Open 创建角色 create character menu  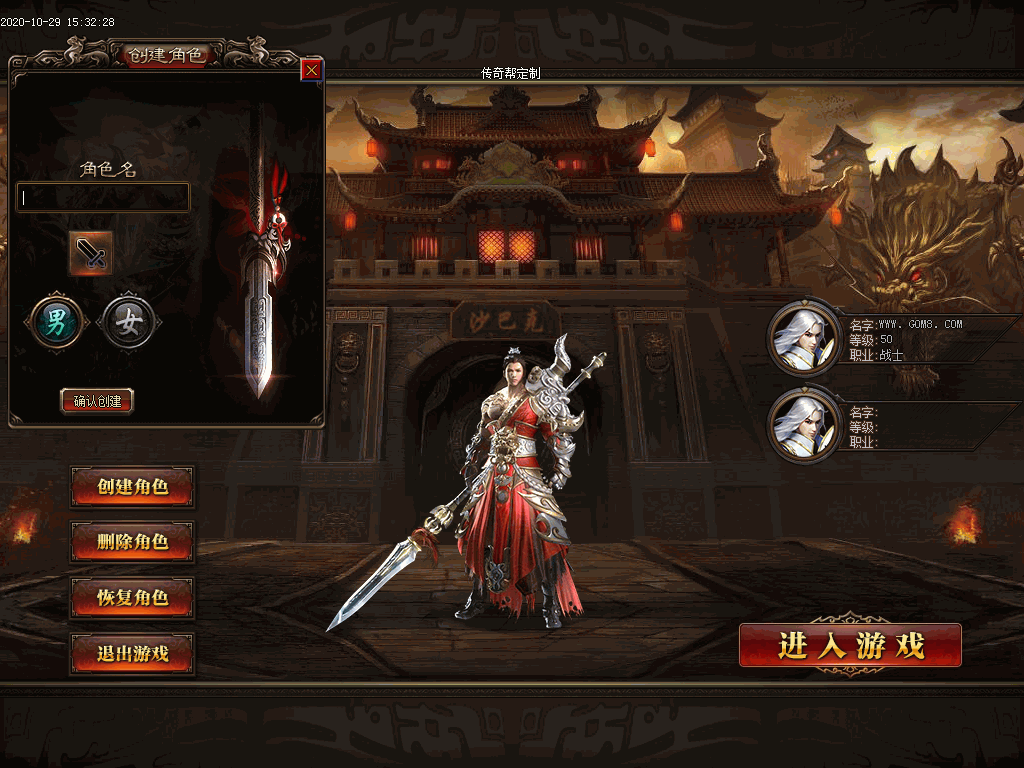pyautogui.click(x=132, y=487)
